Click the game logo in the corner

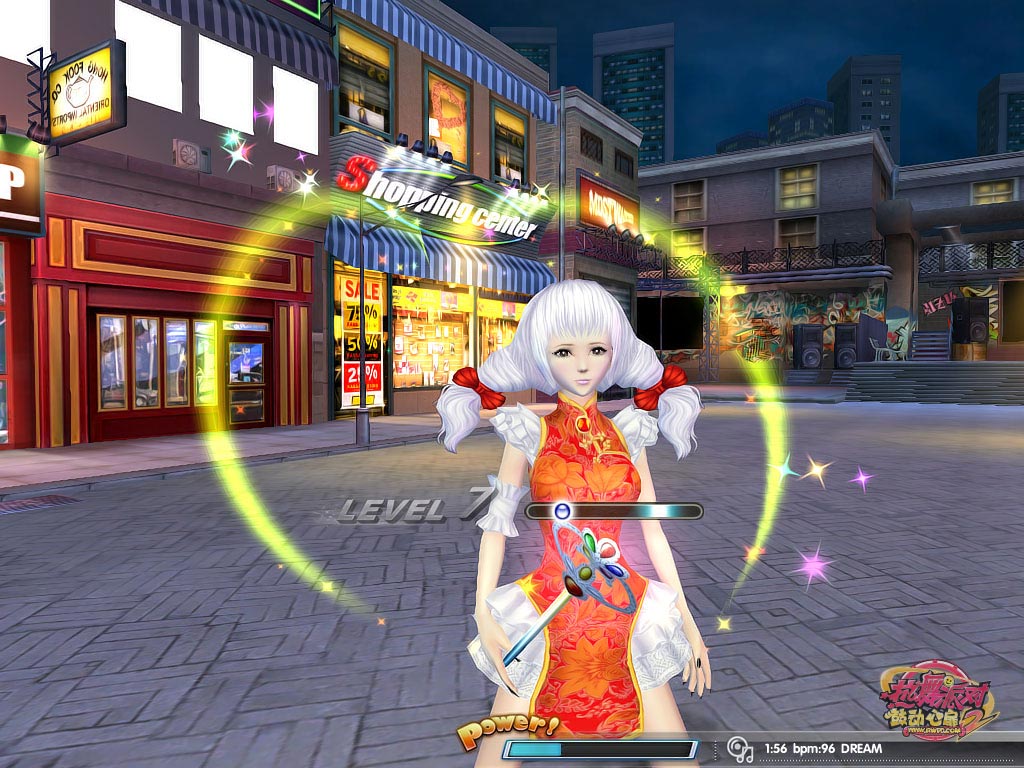pyautogui.click(x=938, y=701)
